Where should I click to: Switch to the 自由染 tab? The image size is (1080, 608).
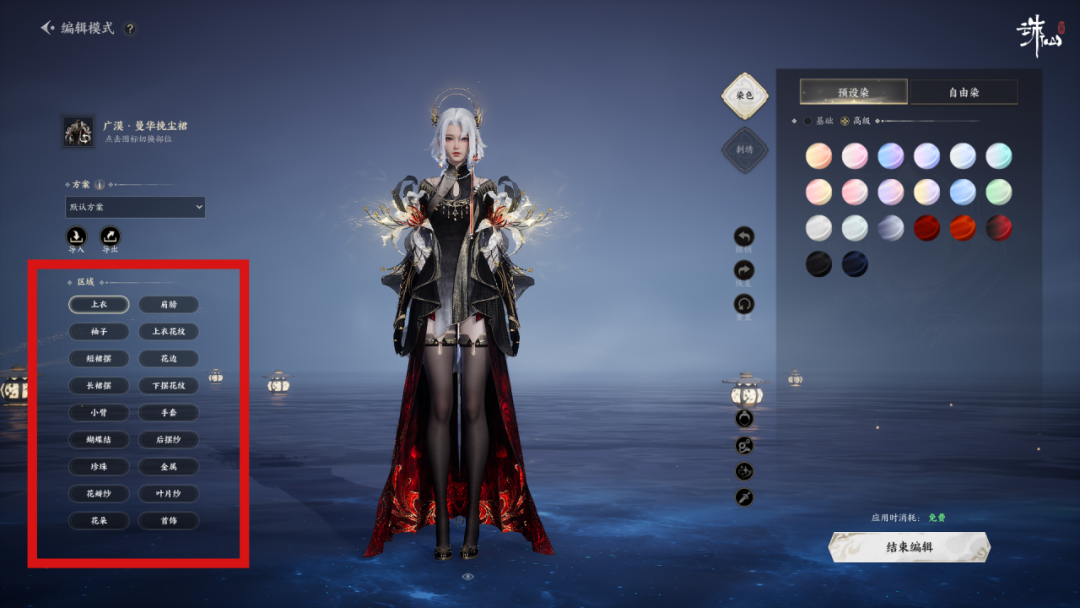coord(964,92)
